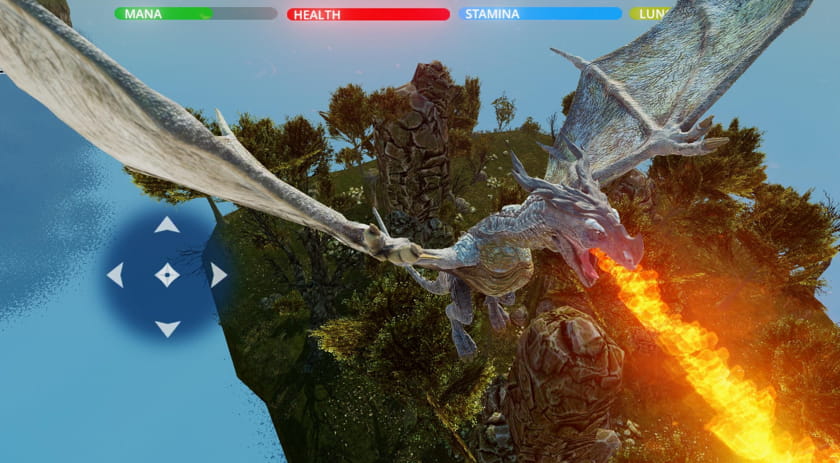The image size is (840, 463).
Task: Tap the down arrow on the movement pad
Action: tap(167, 327)
